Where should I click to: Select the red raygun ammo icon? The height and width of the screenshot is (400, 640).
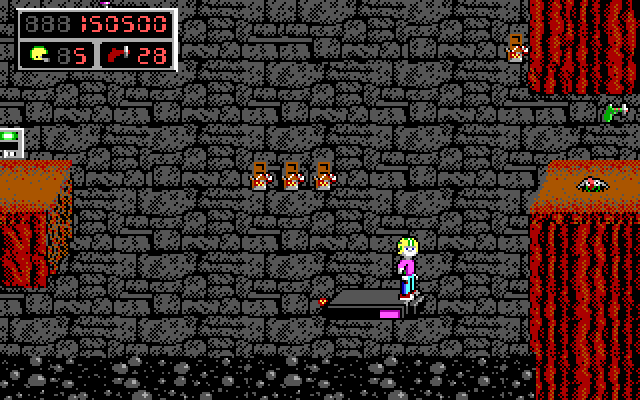(x=115, y=54)
